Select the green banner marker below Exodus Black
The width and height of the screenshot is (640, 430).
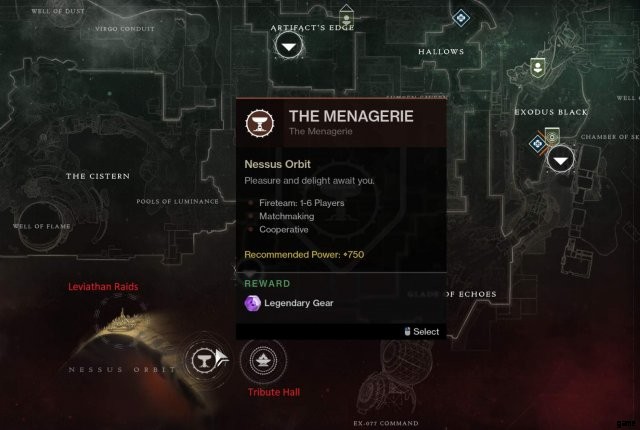point(550,135)
